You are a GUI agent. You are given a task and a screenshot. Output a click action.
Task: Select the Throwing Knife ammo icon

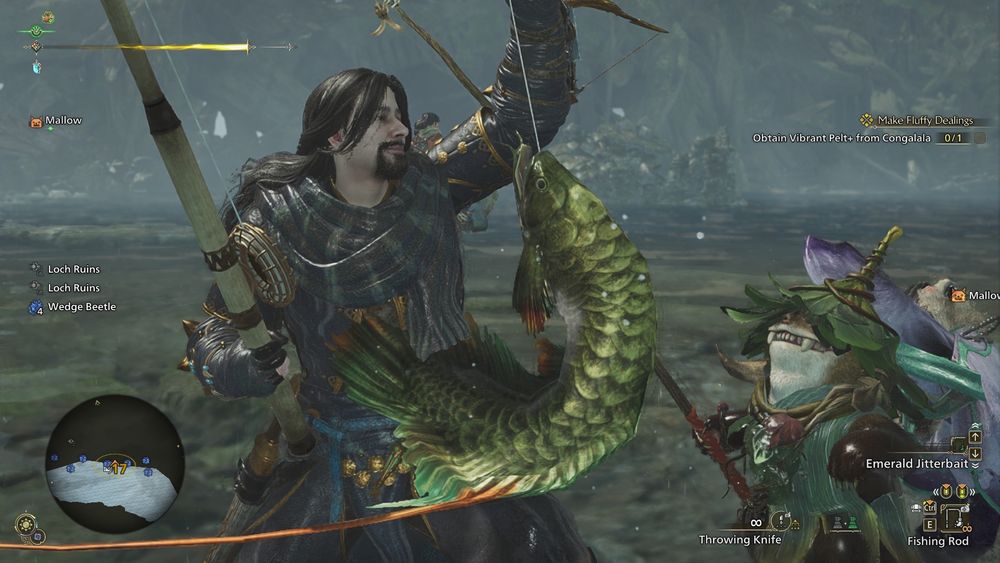[x=781, y=520]
